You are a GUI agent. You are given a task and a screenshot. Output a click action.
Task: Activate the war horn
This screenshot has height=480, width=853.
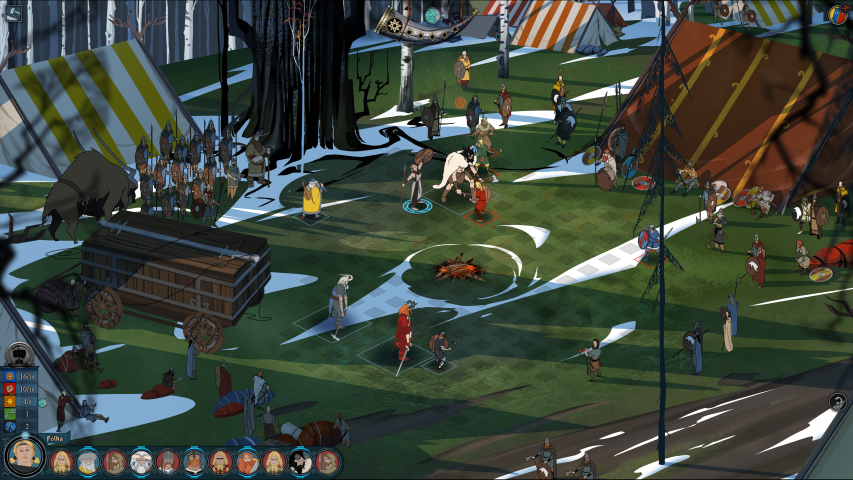click(414, 24)
